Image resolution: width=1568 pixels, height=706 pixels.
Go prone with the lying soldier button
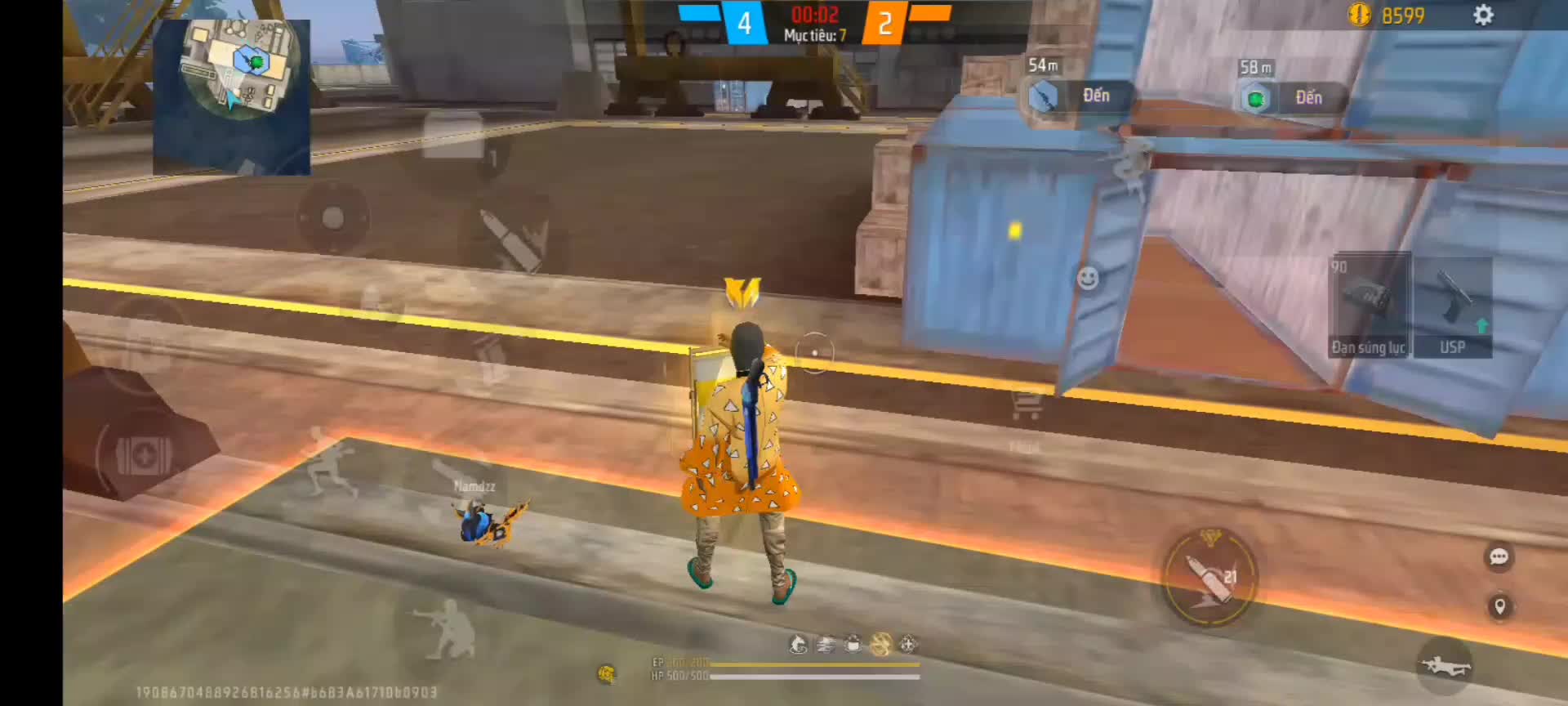tap(1445, 667)
